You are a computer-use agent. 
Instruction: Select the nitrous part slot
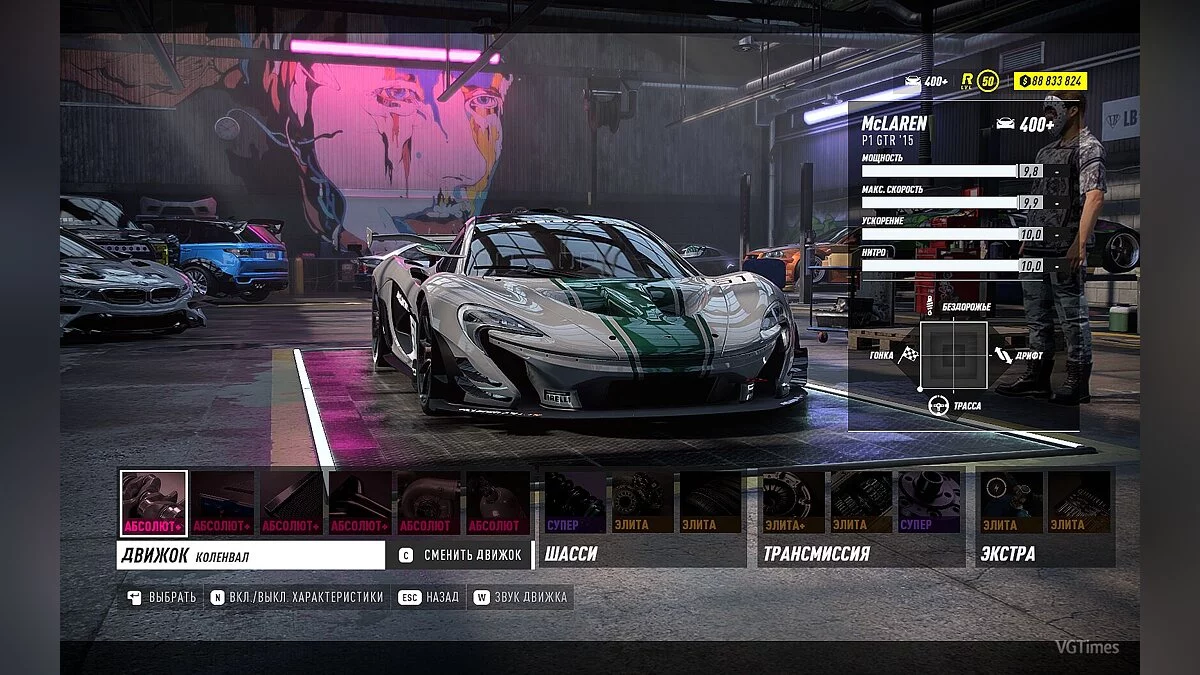(497, 503)
